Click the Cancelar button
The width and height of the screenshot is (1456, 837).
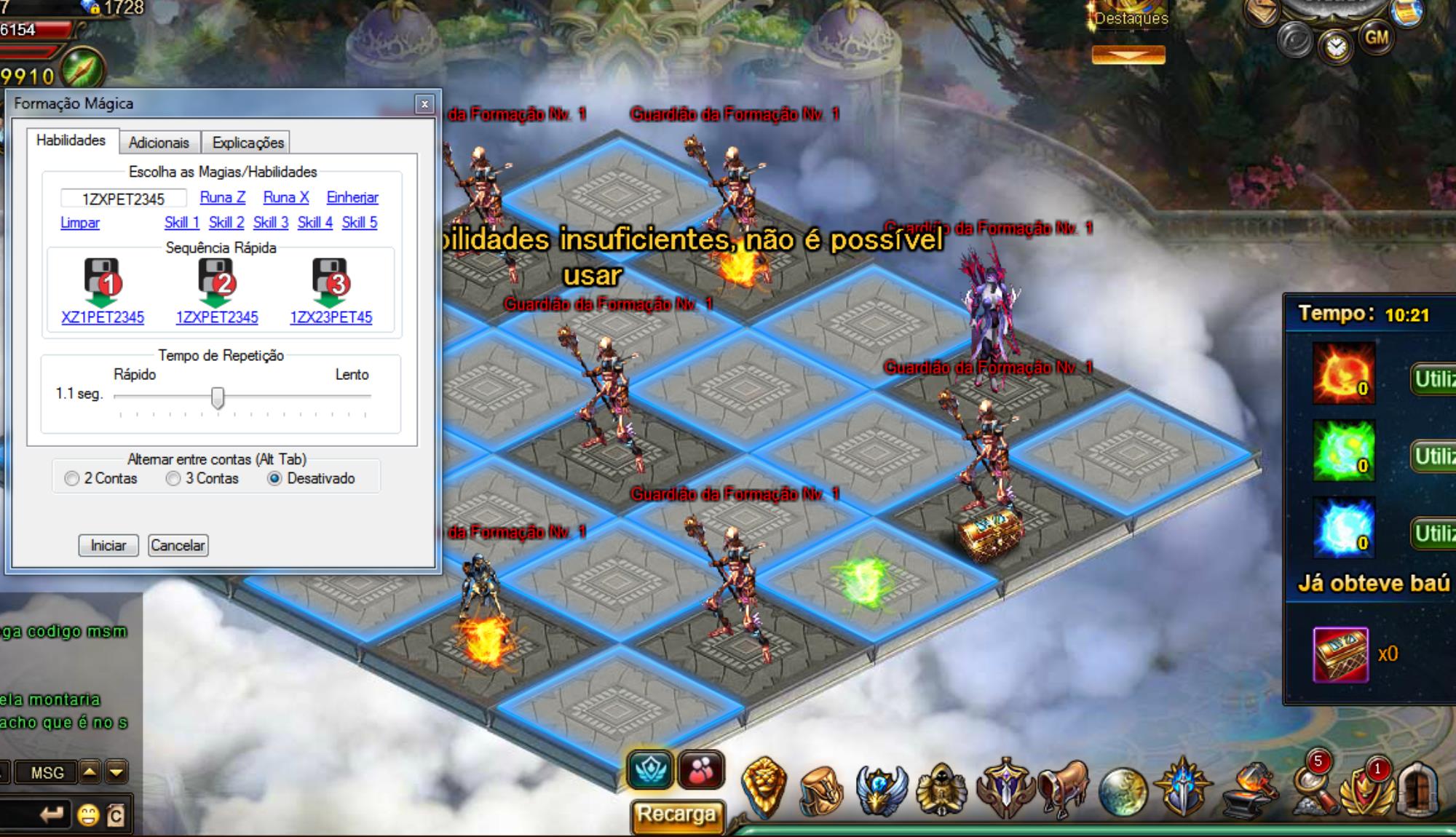coord(178,545)
